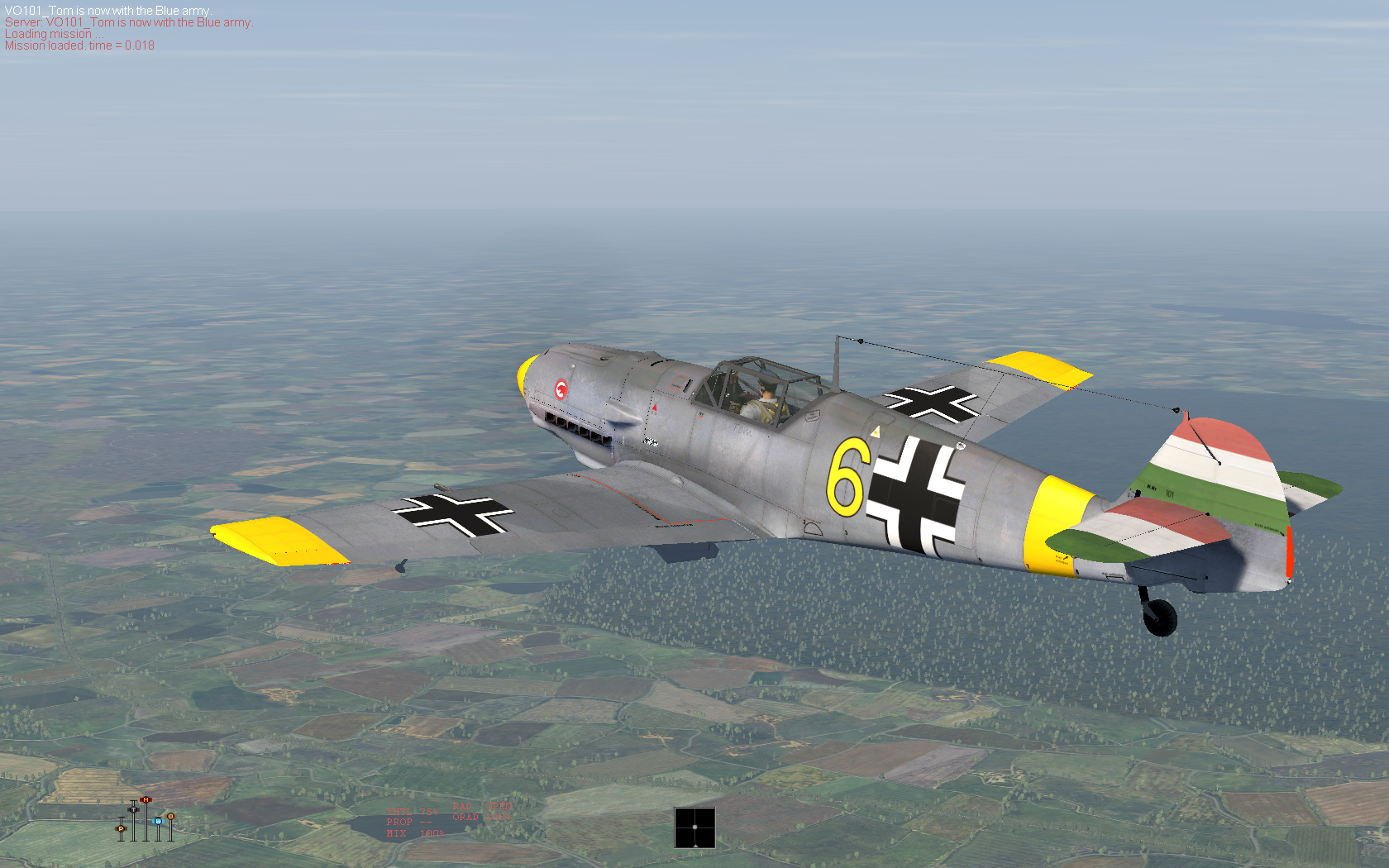Screen dimensions: 1389x868
Task: Select the black T throttle lever handle
Action: [x=133, y=808]
